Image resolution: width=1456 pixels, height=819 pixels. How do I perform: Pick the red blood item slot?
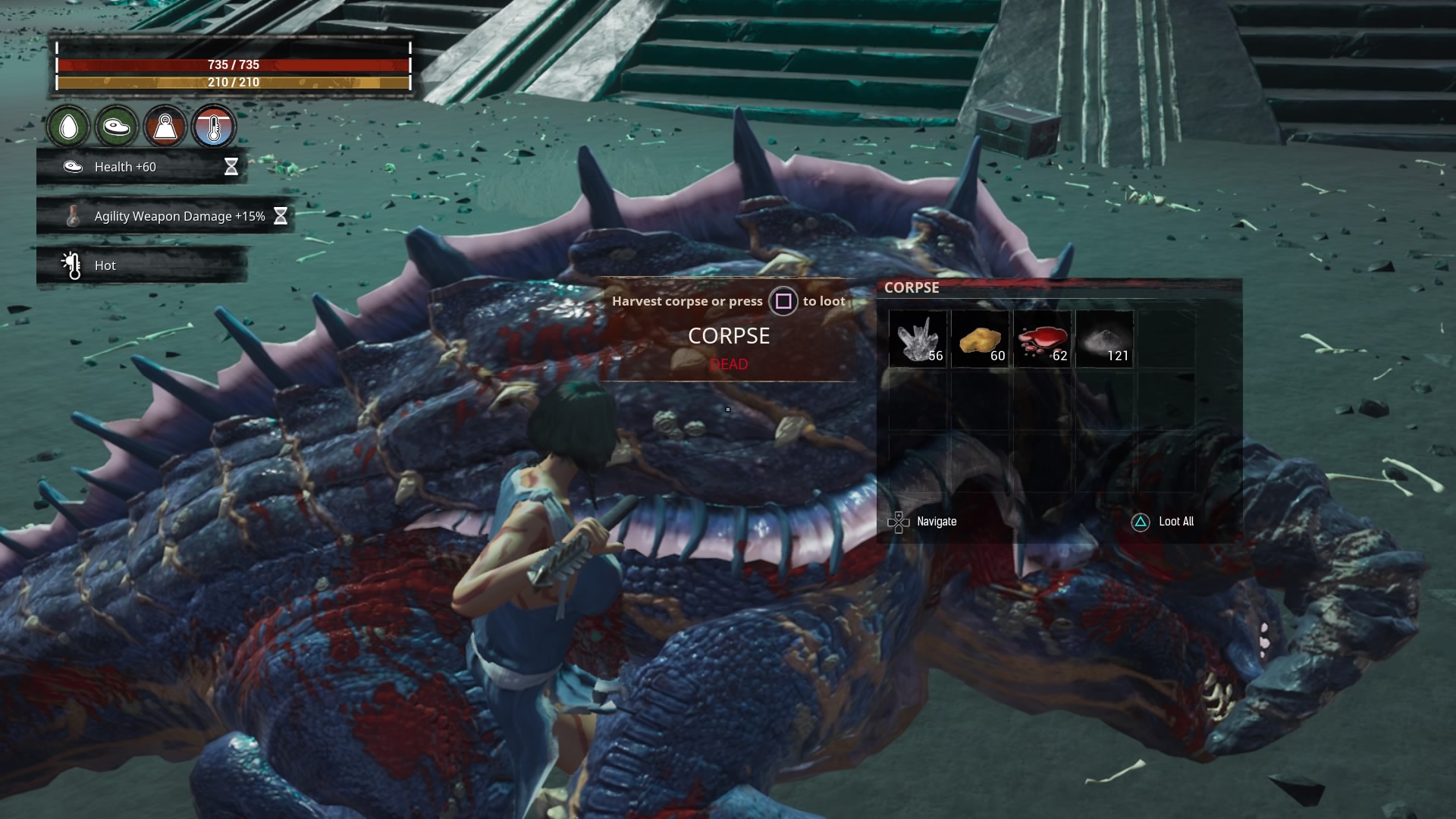(x=1042, y=339)
